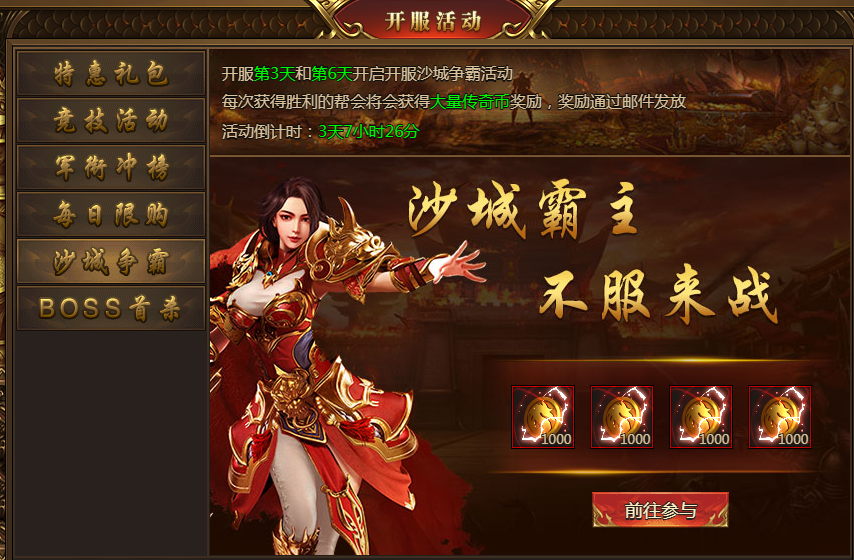Image resolution: width=854 pixels, height=560 pixels.
Task: Select the 军衔冲榜 tab
Action: click(111, 168)
